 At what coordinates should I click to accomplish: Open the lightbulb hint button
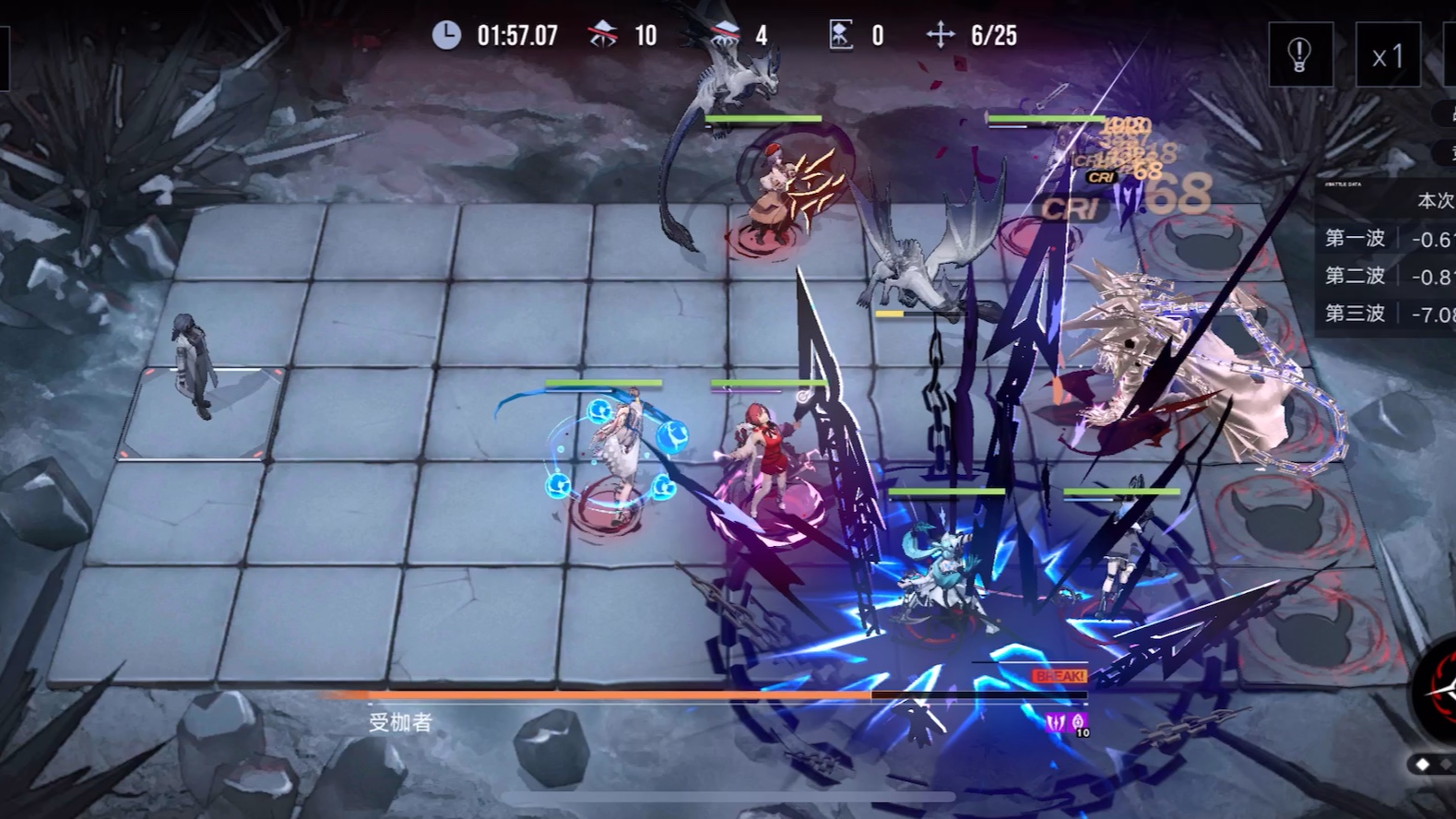coord(1300,55)
